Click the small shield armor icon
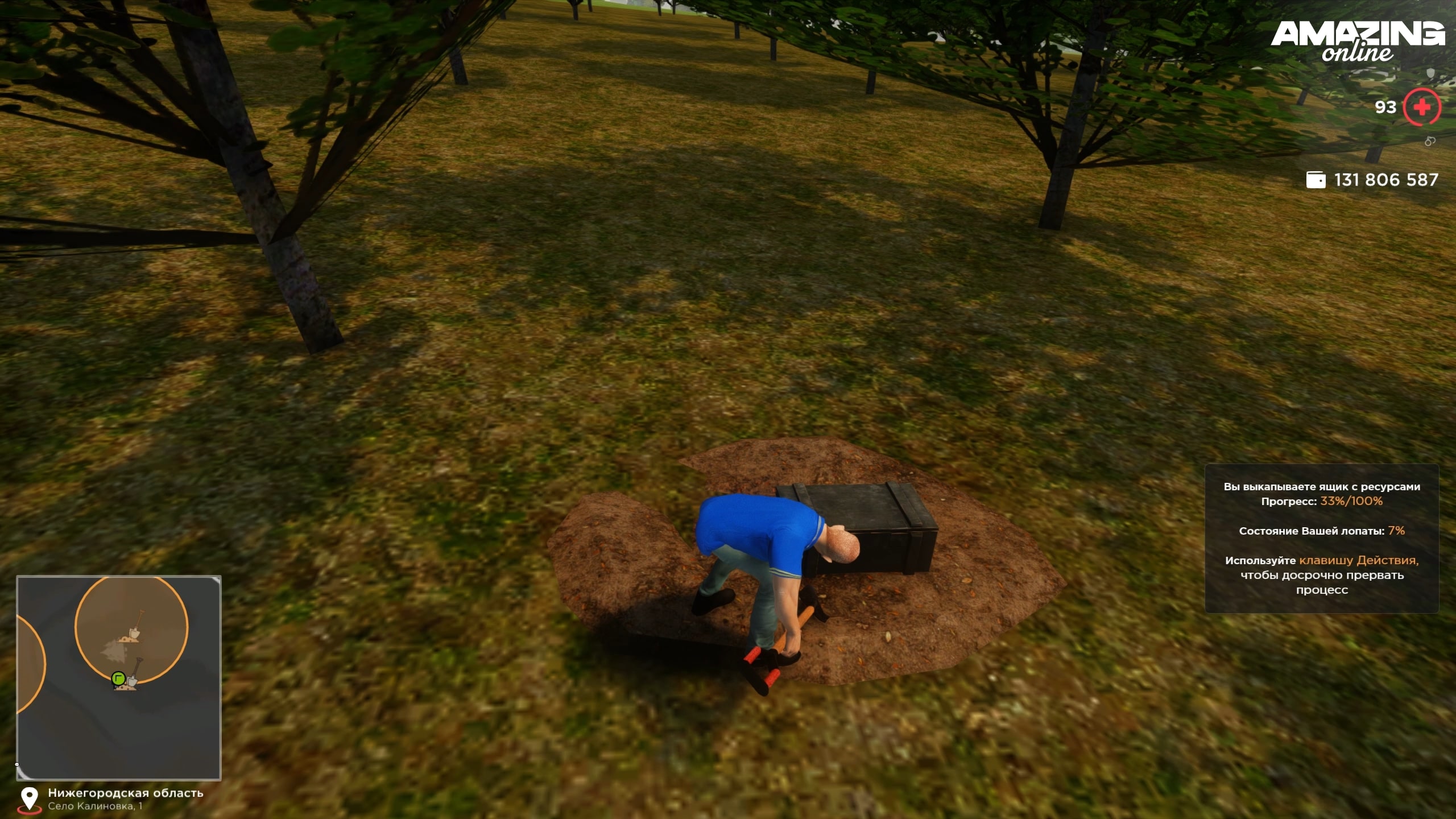This screenshot has height=819, width=1456. coord(1431,73)
